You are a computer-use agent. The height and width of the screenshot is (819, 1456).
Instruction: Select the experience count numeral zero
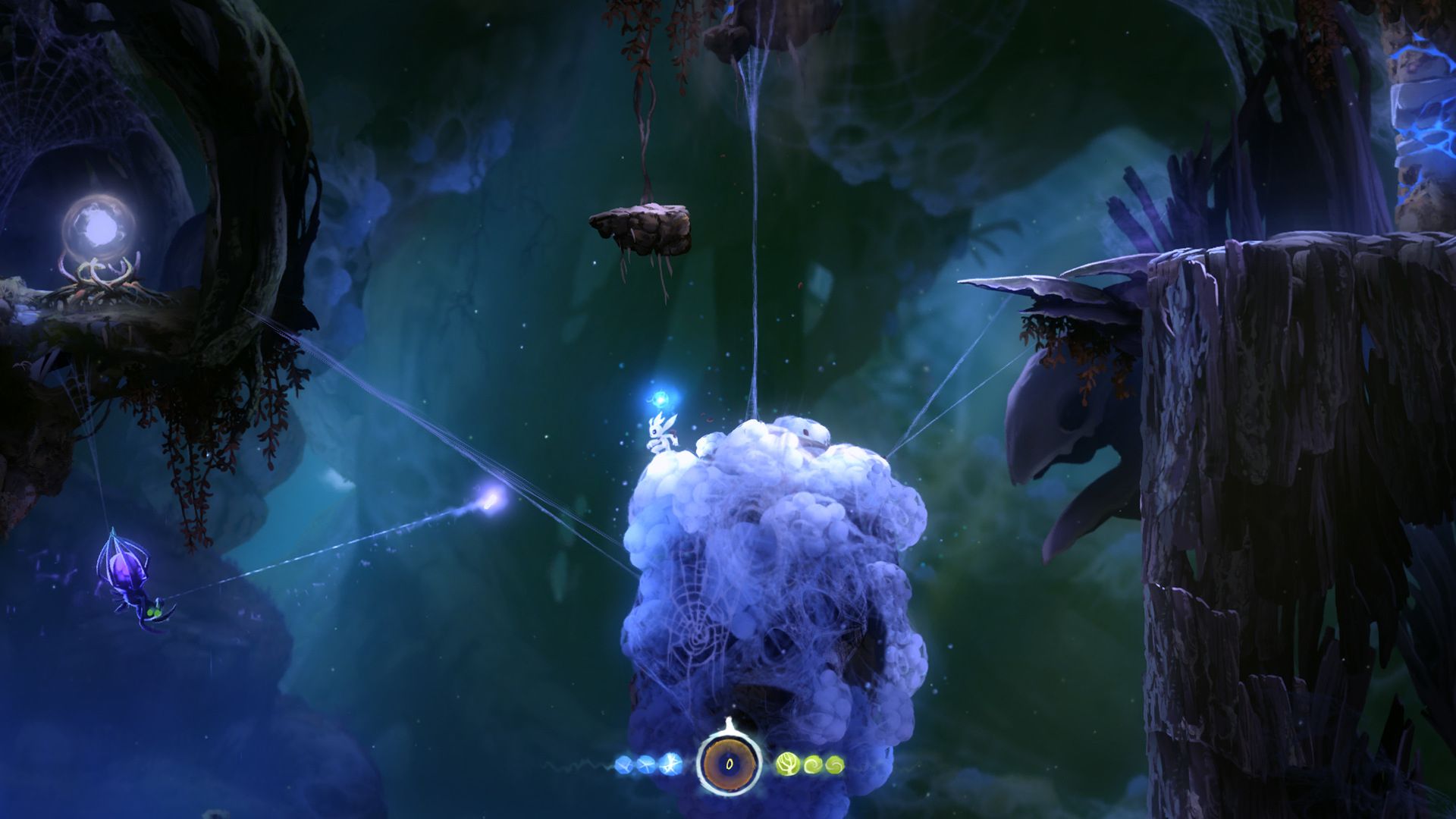coord(729,764)
